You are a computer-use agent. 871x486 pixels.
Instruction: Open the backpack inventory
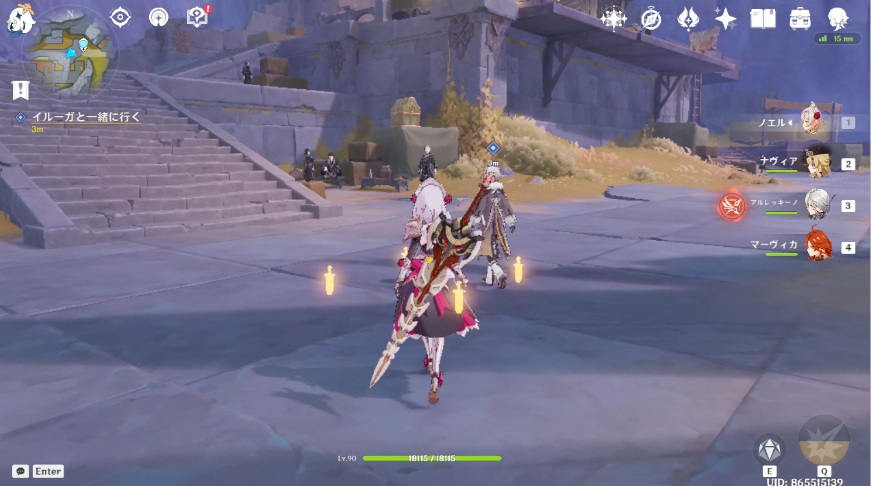coord(800,18)
